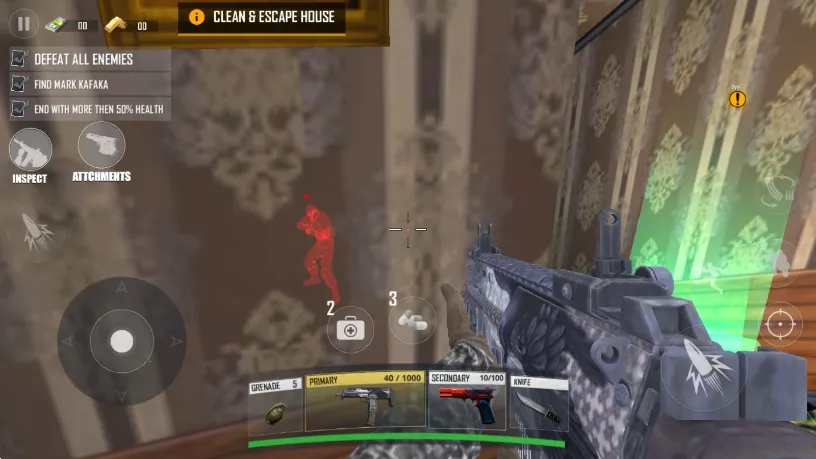Switch to the Secondary pistol slot
Viewport: 816px width, 459px height.
(467, 403)
